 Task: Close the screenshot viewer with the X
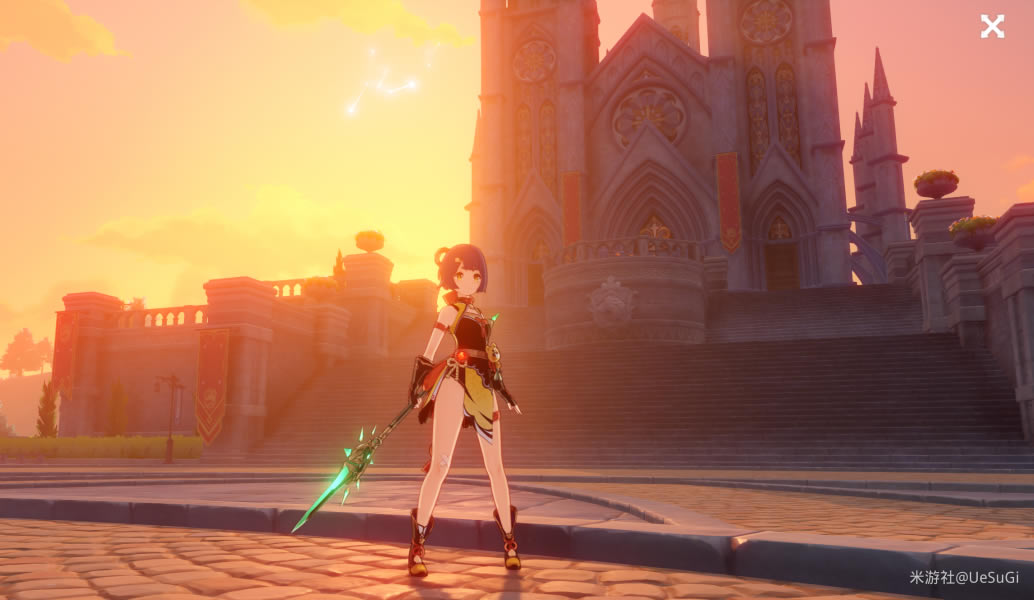pyautogui.click(x=991, y=27)
